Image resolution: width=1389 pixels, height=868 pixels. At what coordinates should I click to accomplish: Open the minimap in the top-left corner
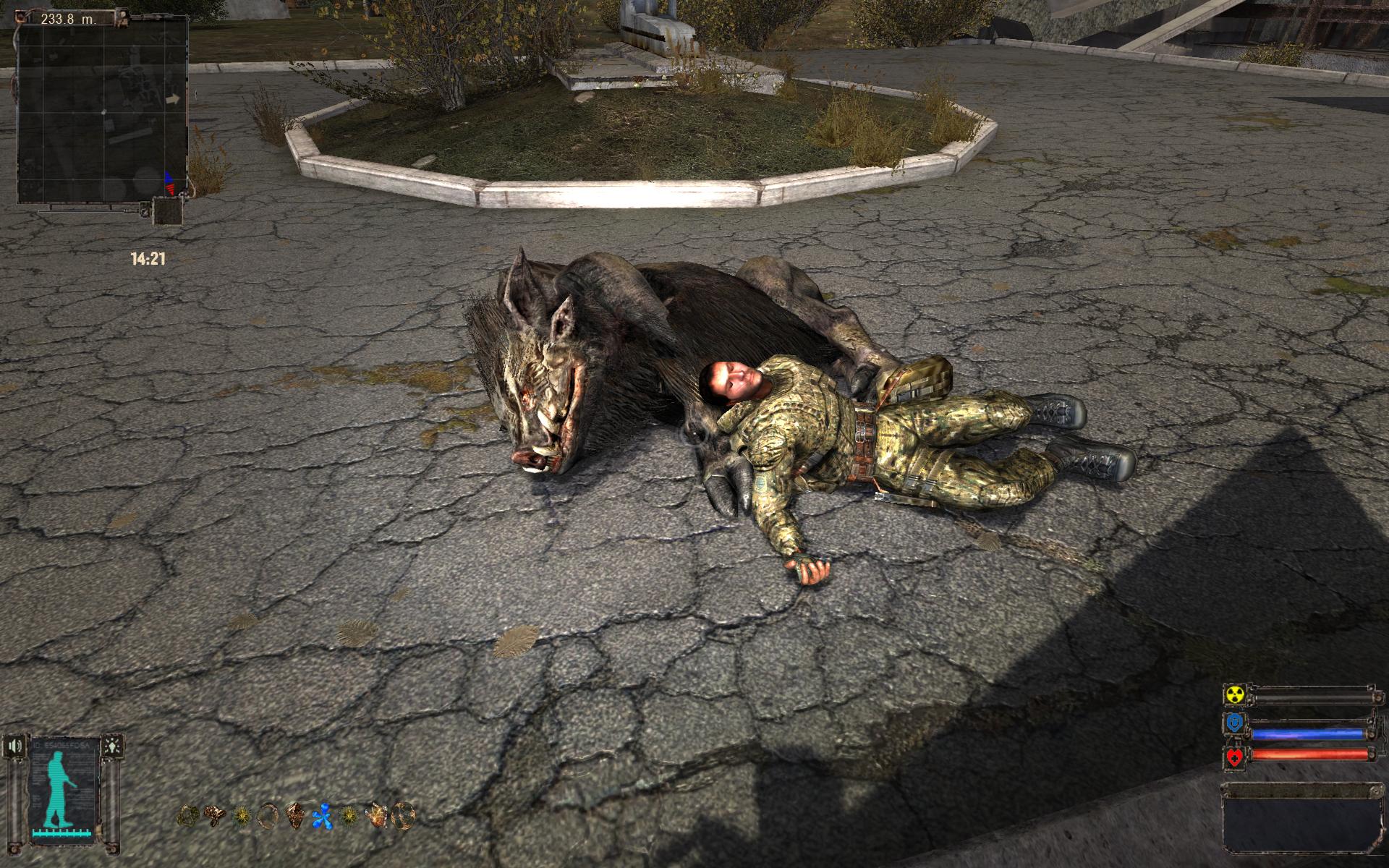click(x=101, y=109)
